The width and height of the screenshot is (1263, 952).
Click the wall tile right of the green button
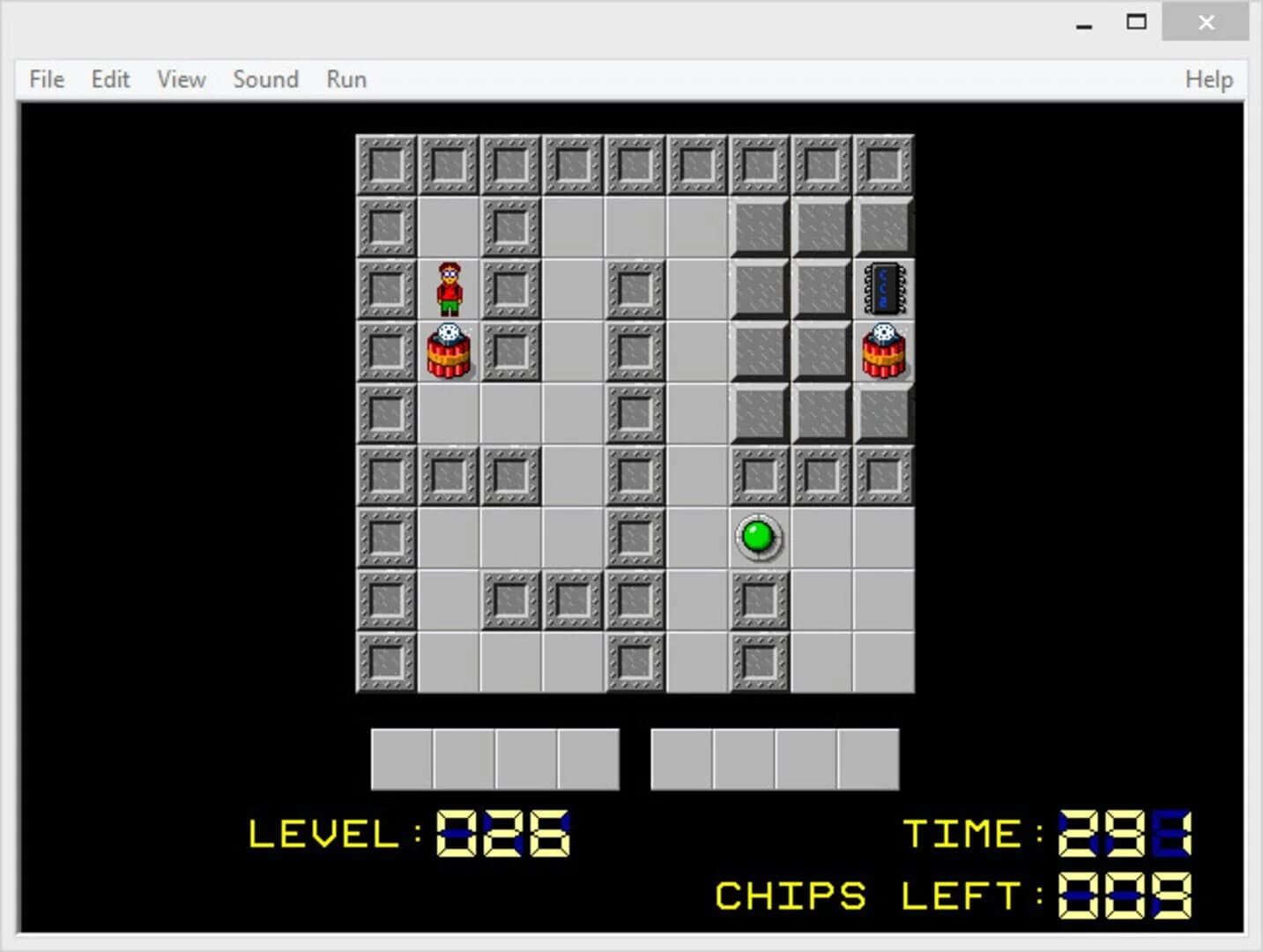pos(821,536)
